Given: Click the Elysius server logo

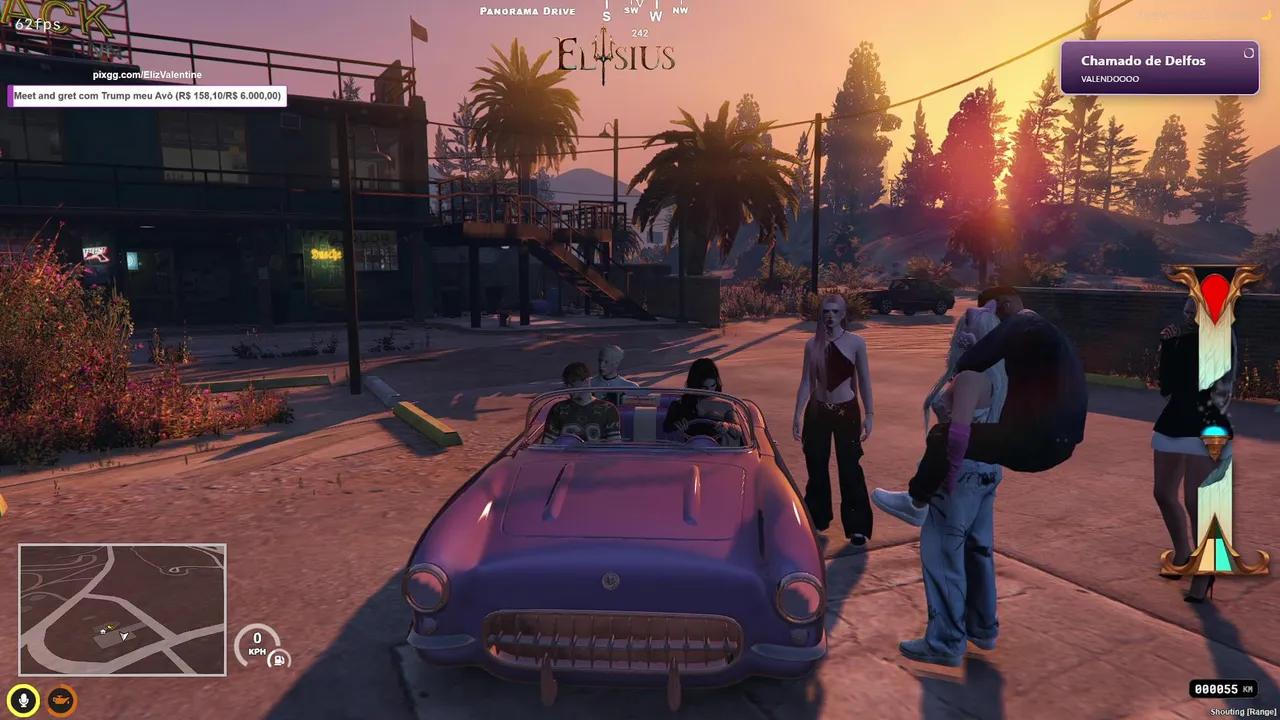Looking at the screenshot, I should [616, 56].
